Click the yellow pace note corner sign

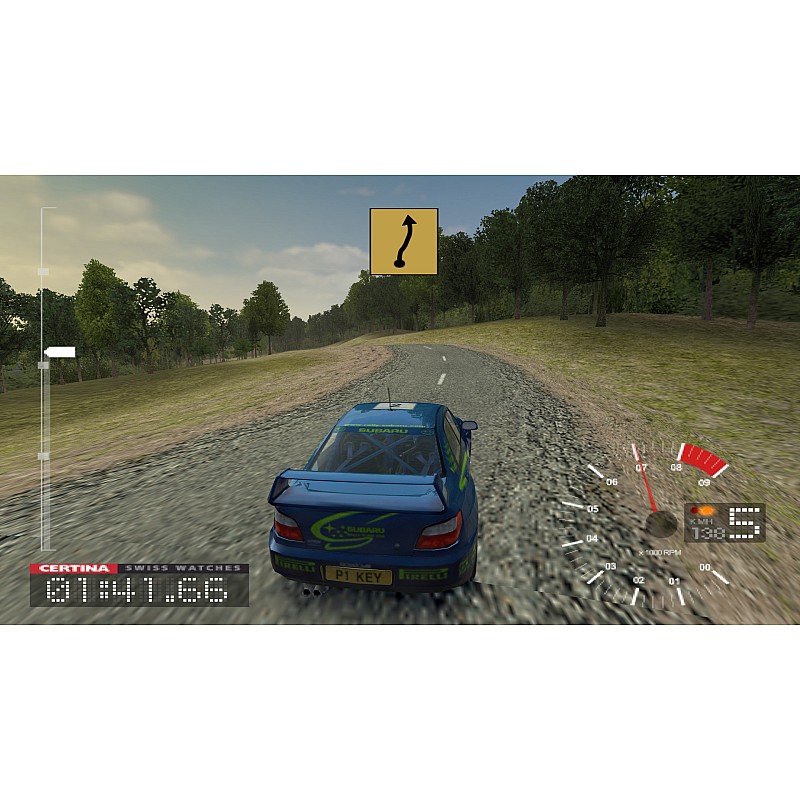click(x=404, y=241)
